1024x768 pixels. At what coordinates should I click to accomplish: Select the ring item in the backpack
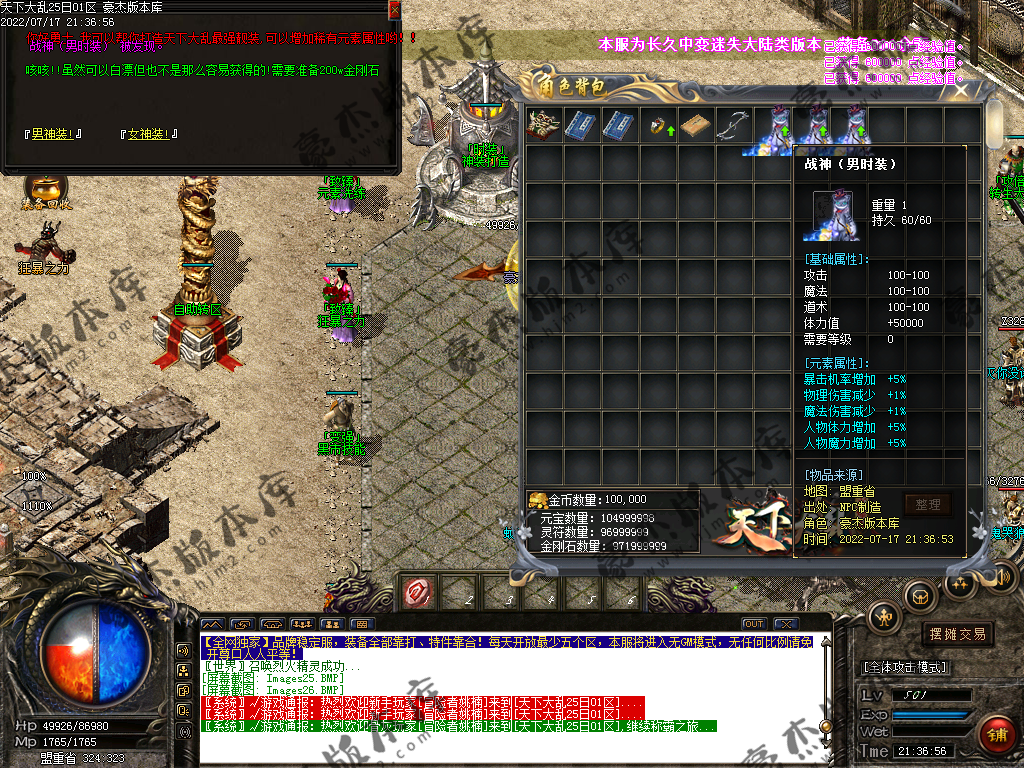[x=660, y=126]
